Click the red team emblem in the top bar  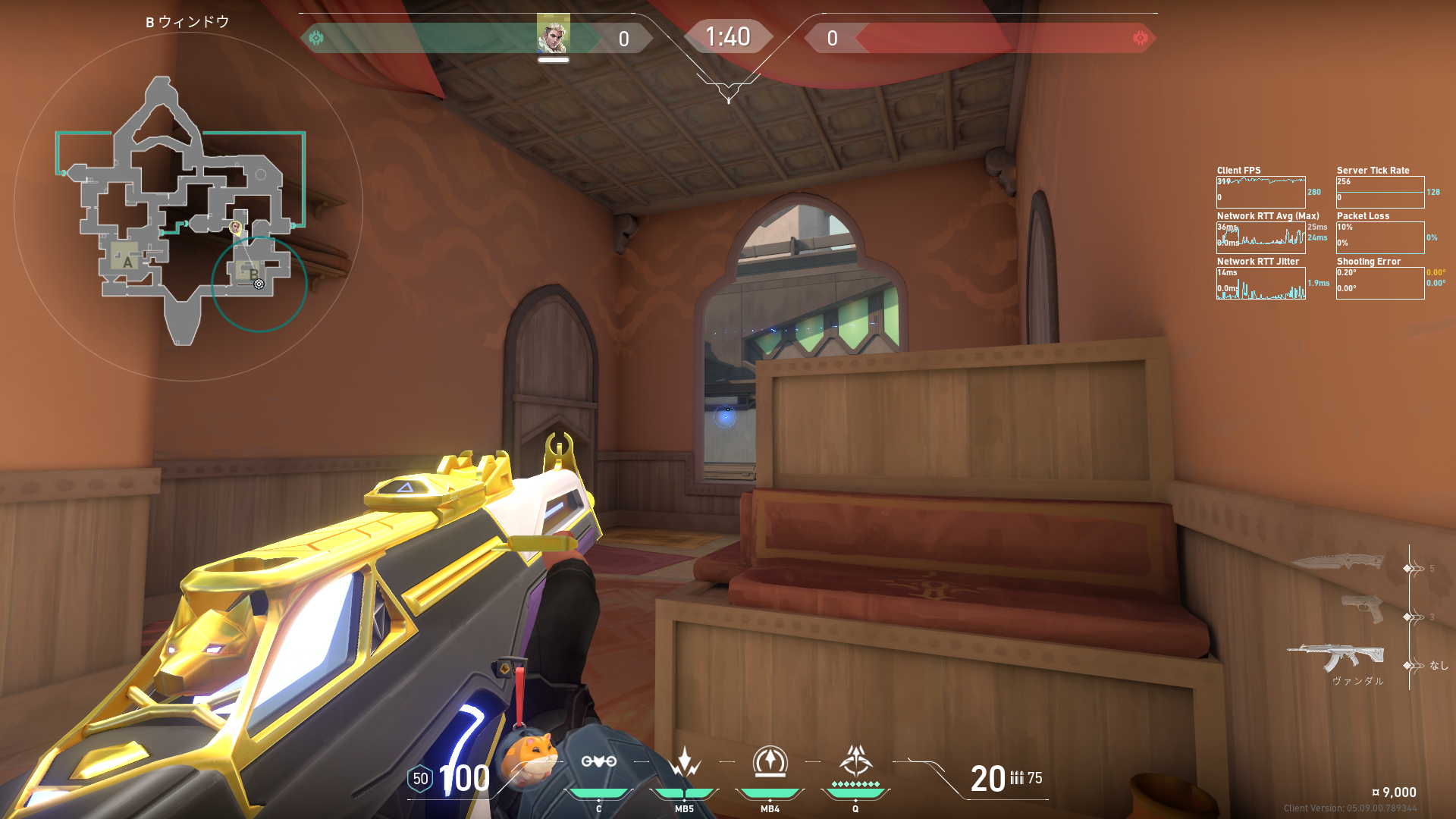tap(1140, 38)
